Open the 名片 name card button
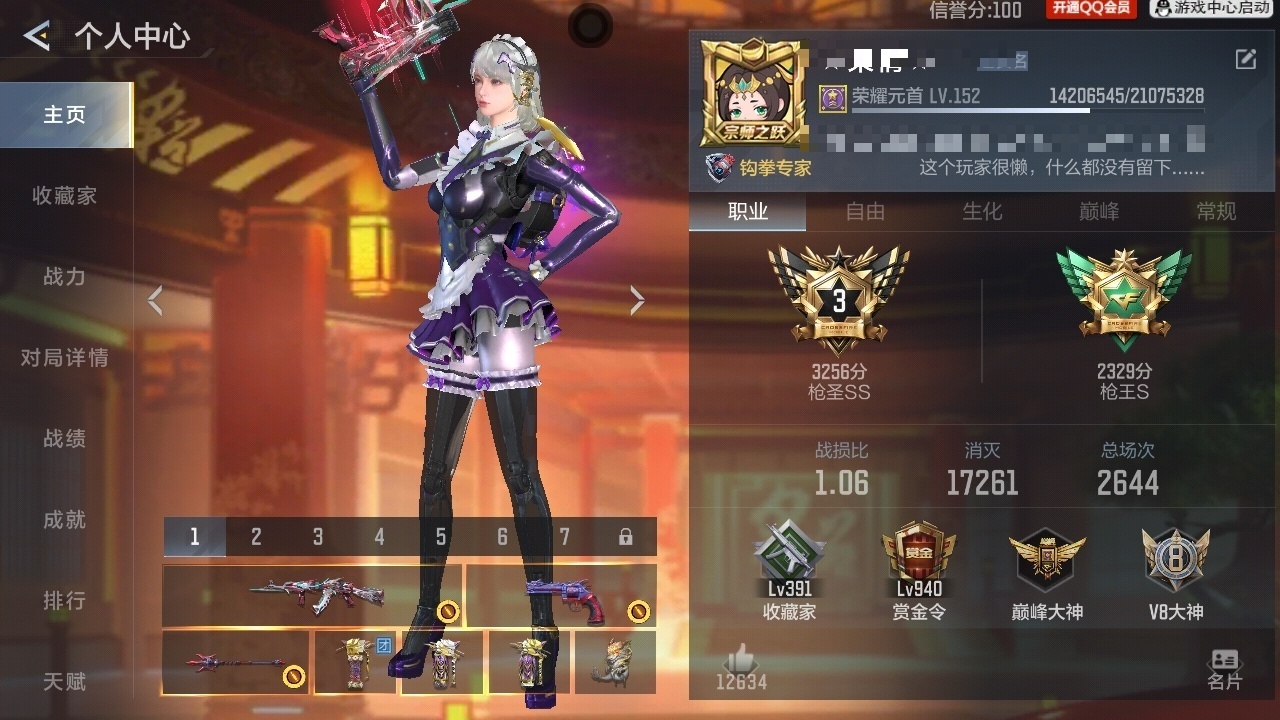This screenshot has height=720, width=1280. point(1224,670)
